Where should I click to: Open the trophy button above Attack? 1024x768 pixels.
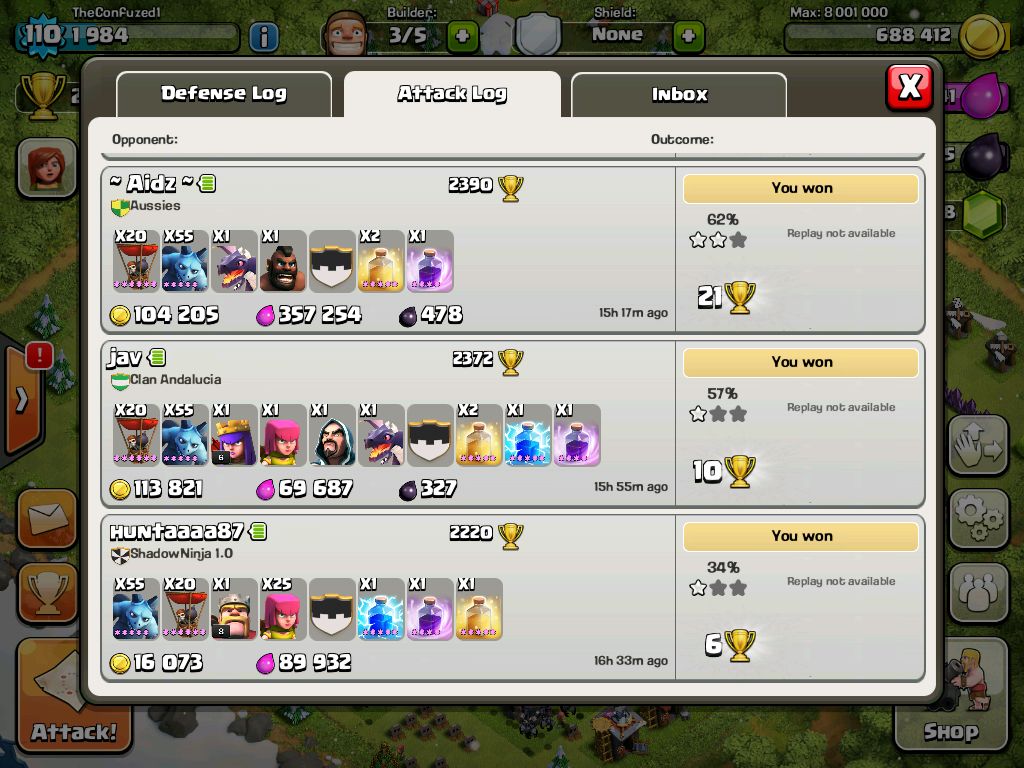click(46, 594)
